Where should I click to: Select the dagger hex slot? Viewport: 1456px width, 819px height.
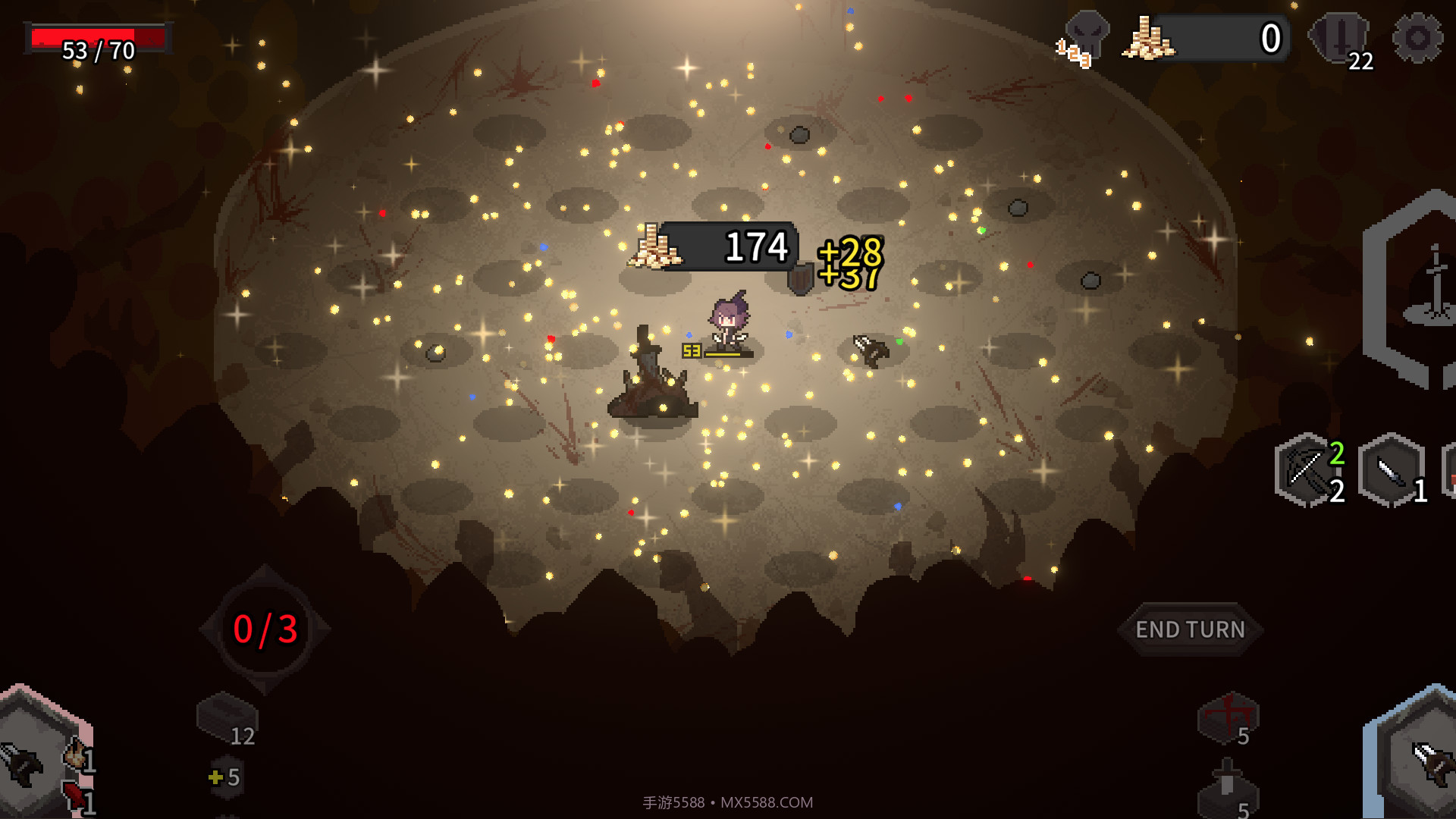1391,470
